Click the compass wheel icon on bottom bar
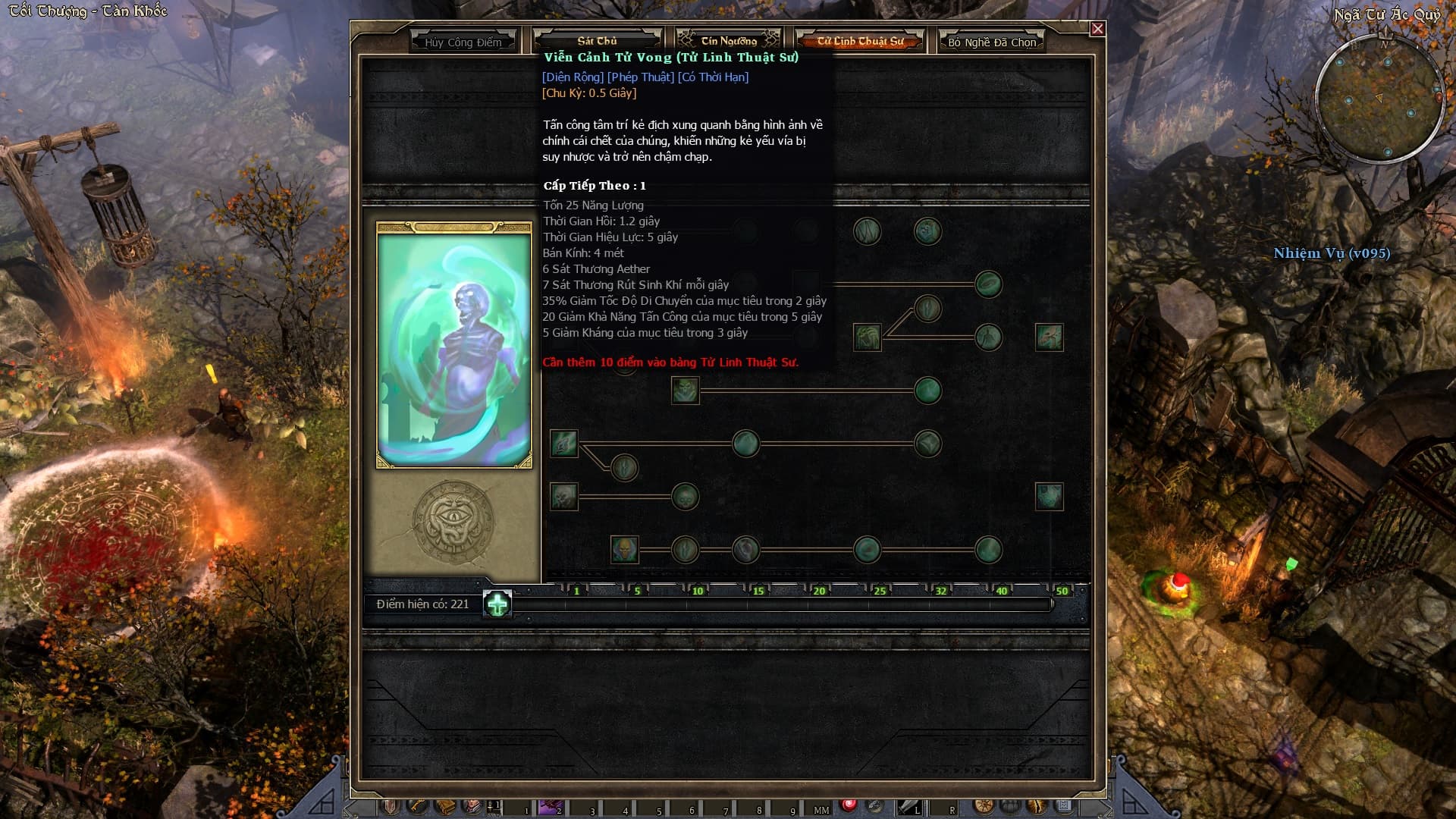 point(984,806)
